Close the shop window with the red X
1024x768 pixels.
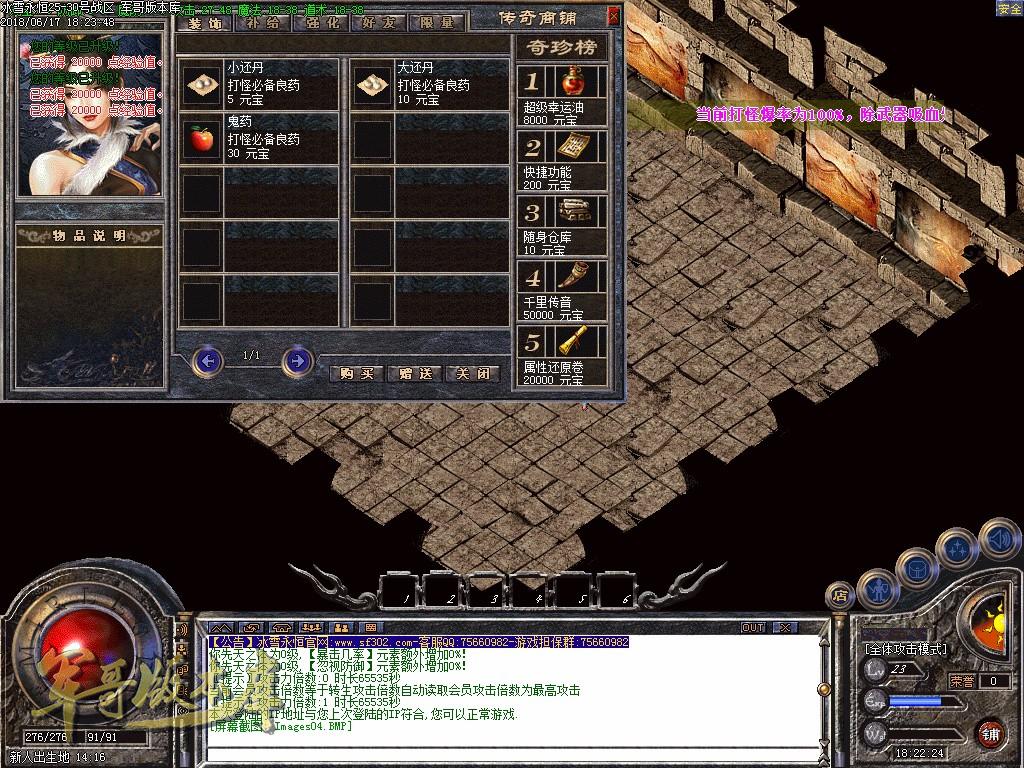[x=613, y=15]
